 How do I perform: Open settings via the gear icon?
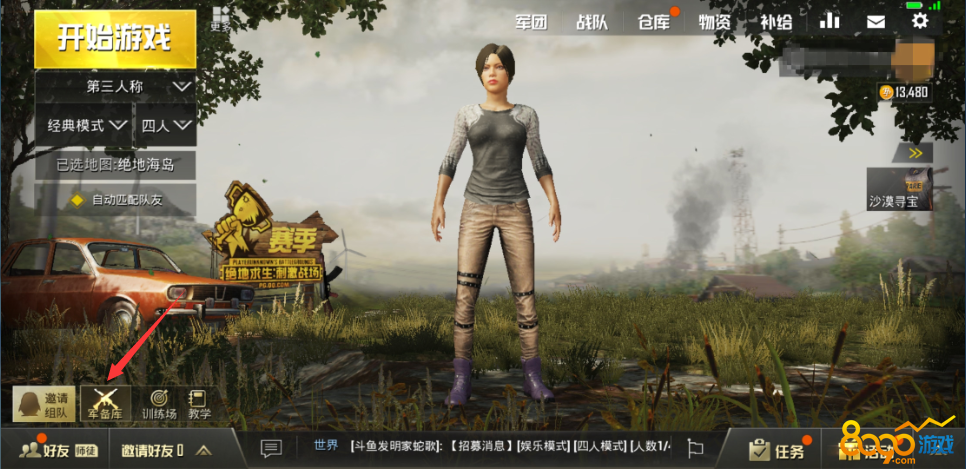[920, 21]
